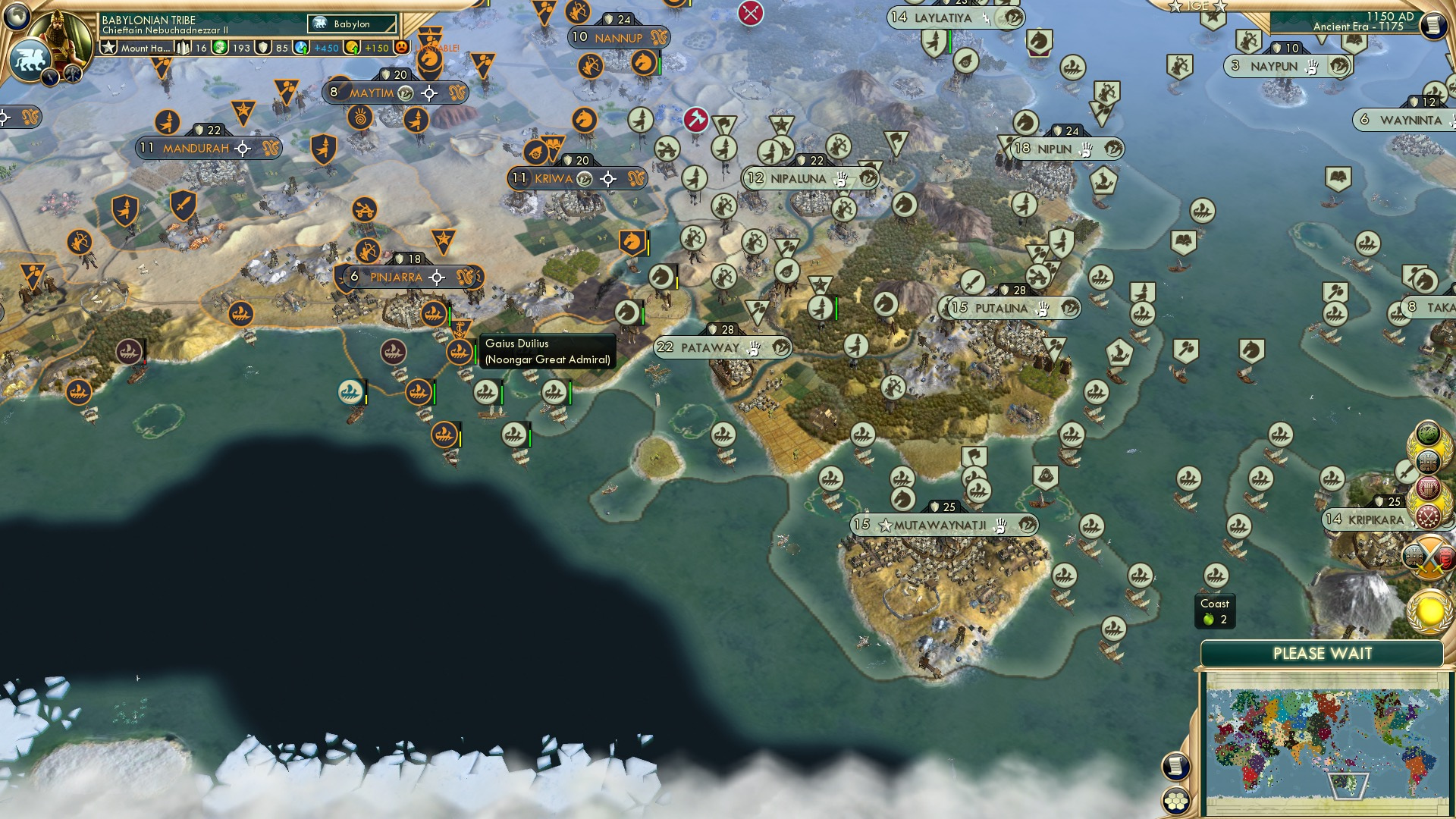Click the star toggle right of IGE

click(1219, 8)
